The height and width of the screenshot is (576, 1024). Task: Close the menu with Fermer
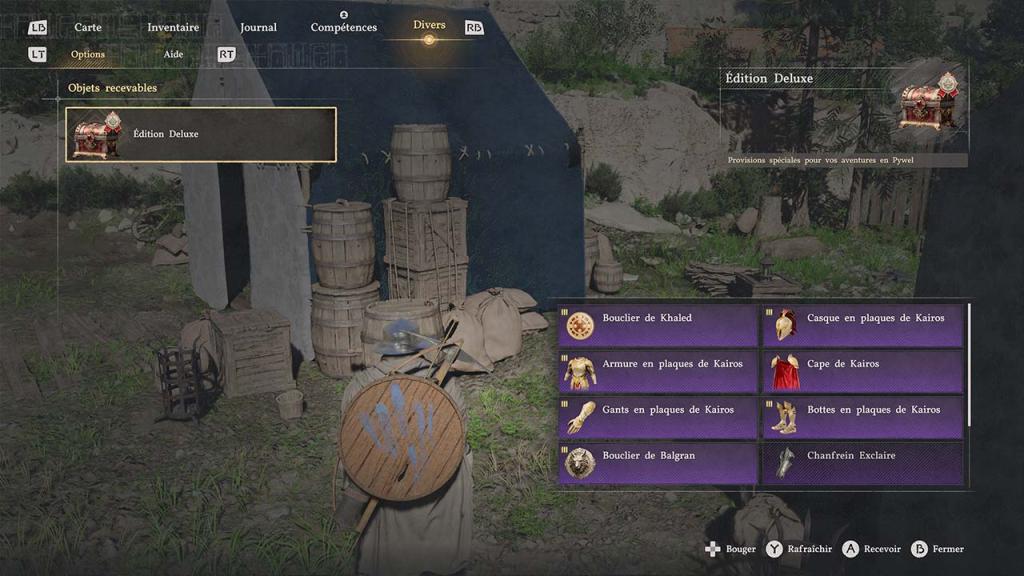pos(939,549)
